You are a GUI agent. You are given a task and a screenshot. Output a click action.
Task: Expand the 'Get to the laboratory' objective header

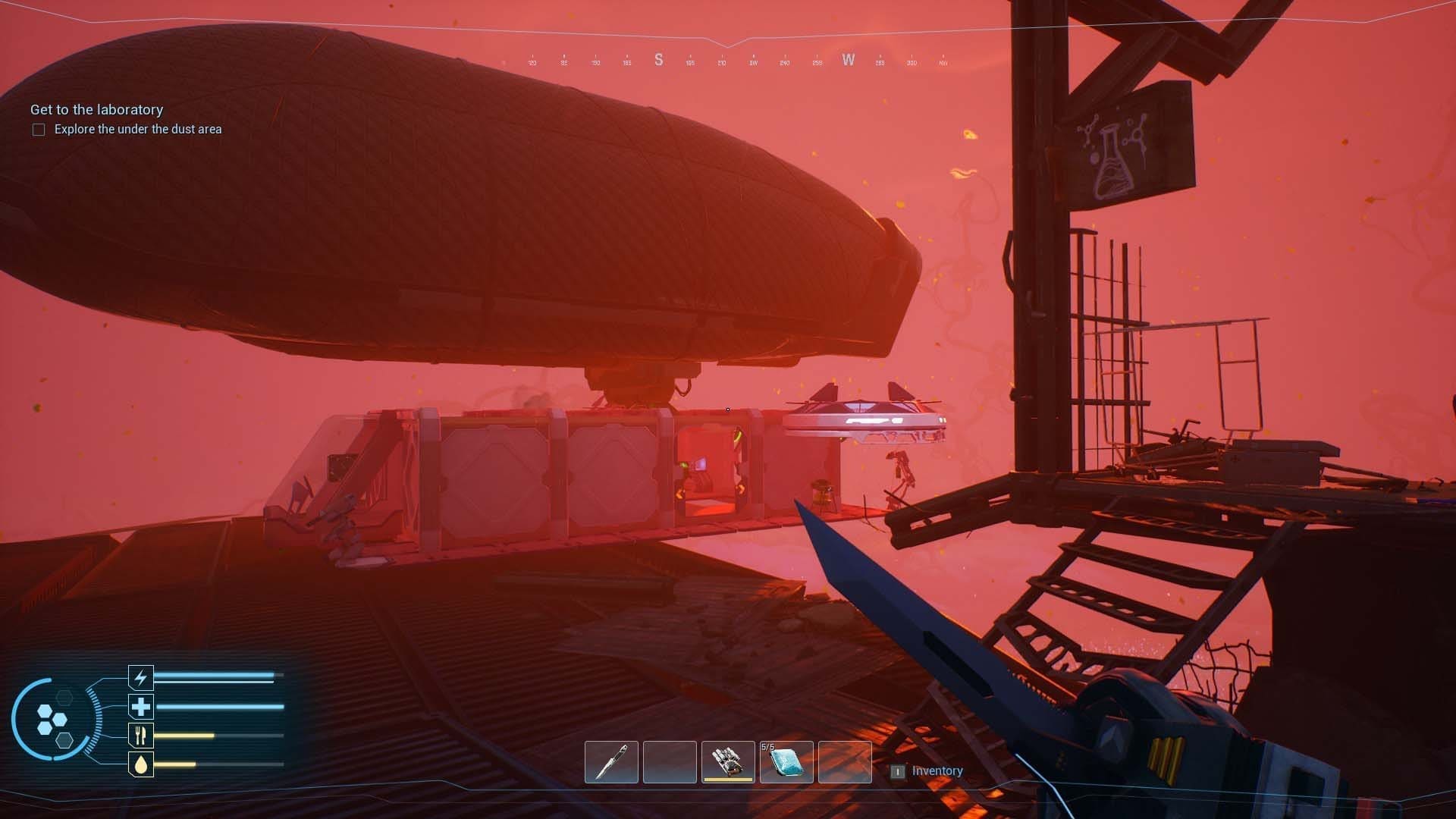96,109
